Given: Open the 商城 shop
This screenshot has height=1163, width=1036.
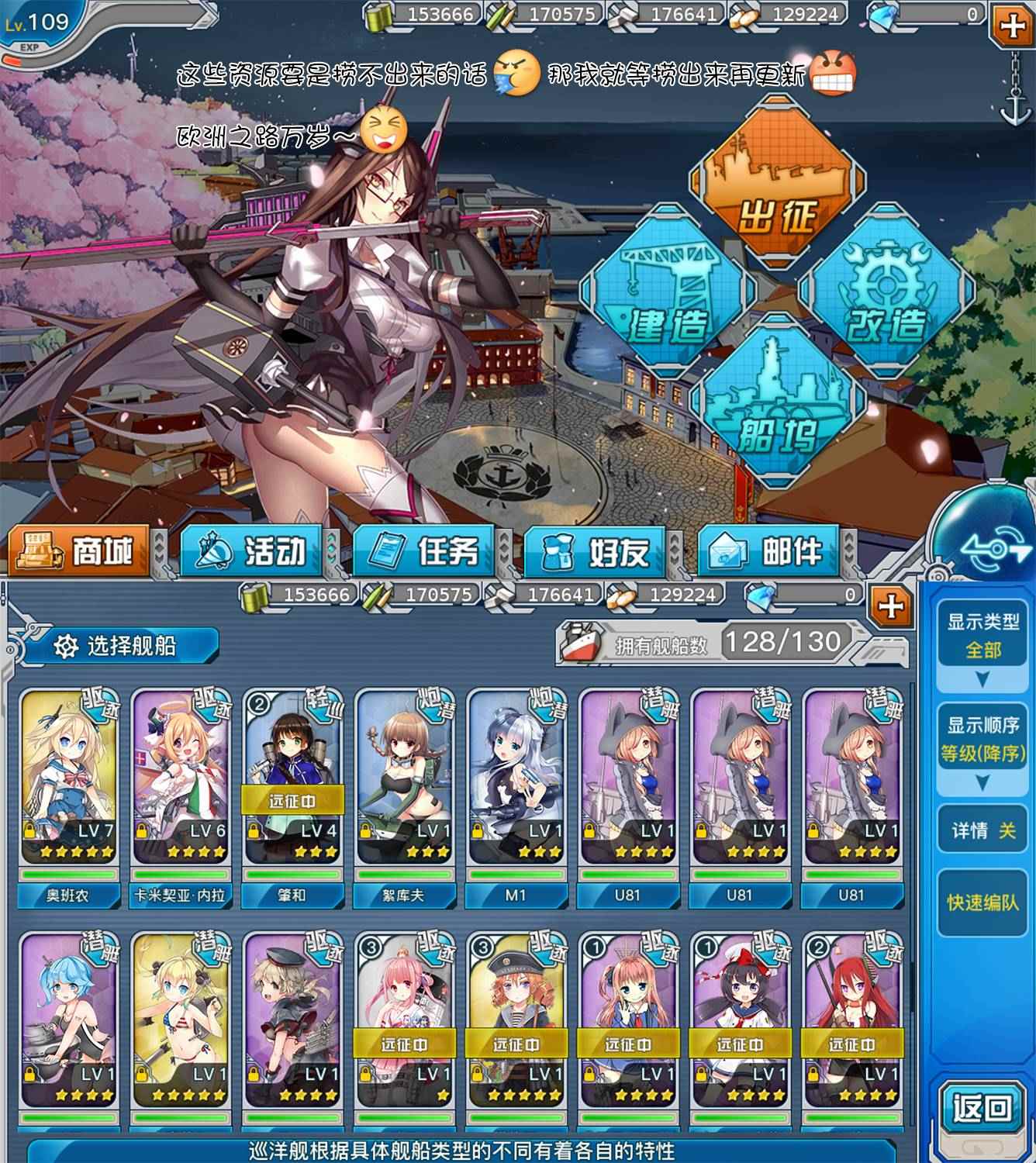Looking at the screenshot, I should [80, 551].
